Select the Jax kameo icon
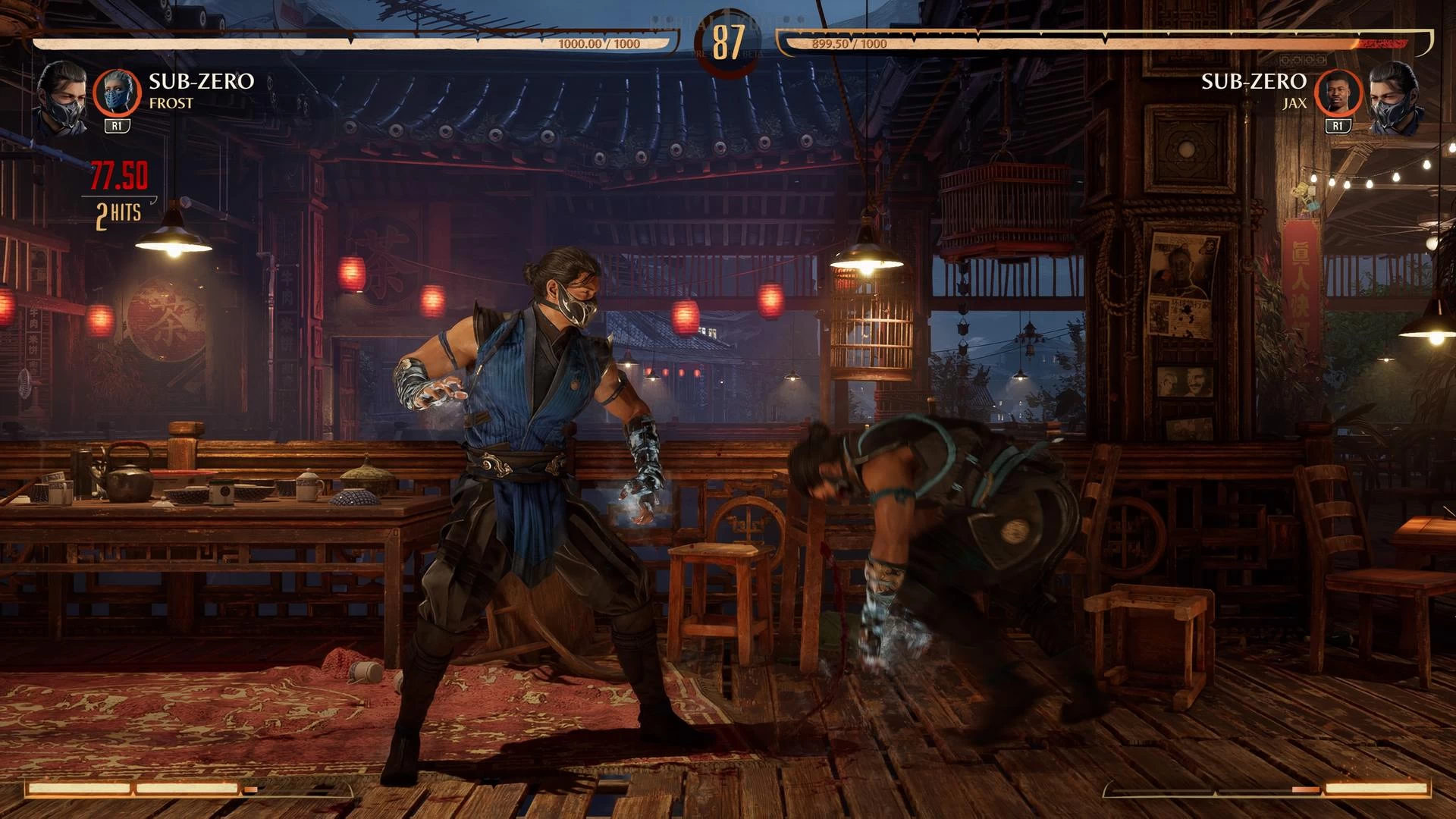This screenshot has height=819, width=1456. [x=1338, y=93]
